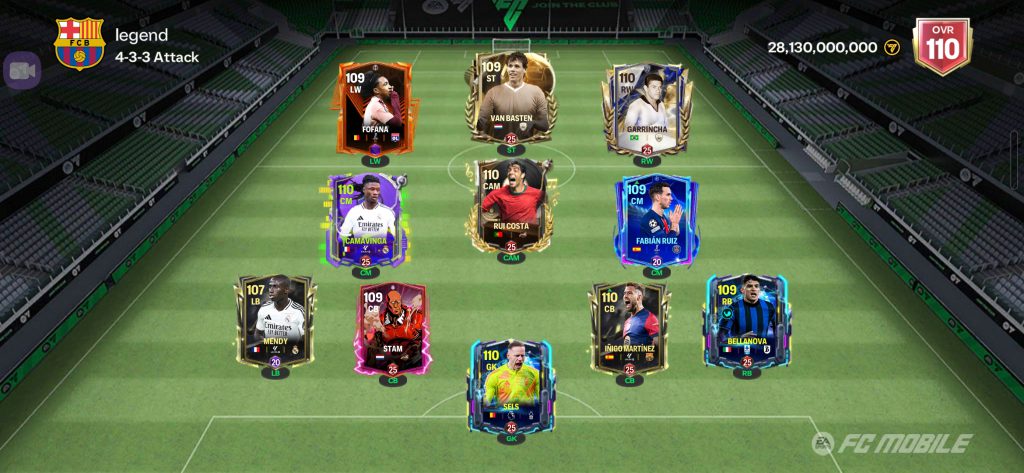The image size is (1024, 473).
Task: Select the Garrincha right wing card
Action: pos(647,110)
